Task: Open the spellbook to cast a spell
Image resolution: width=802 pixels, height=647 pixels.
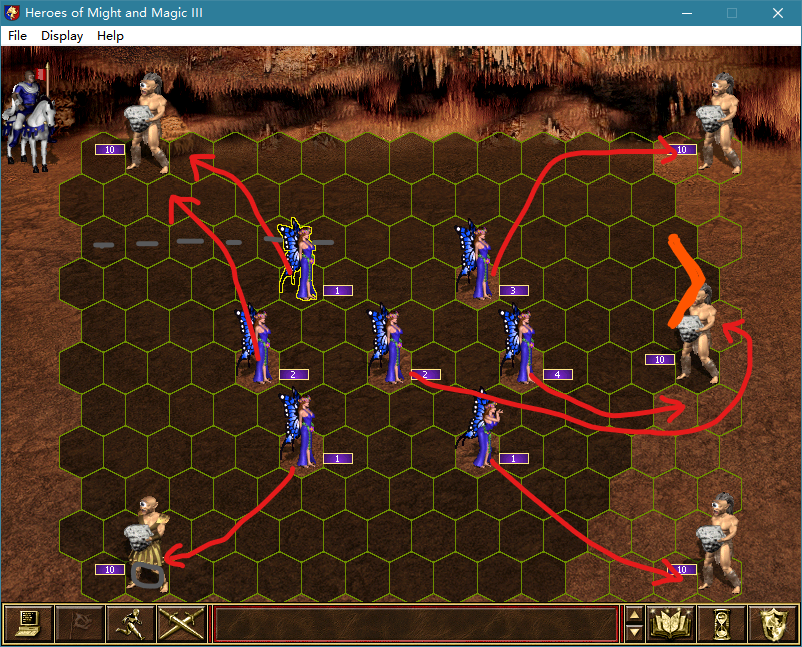Action: coord(671,624)
